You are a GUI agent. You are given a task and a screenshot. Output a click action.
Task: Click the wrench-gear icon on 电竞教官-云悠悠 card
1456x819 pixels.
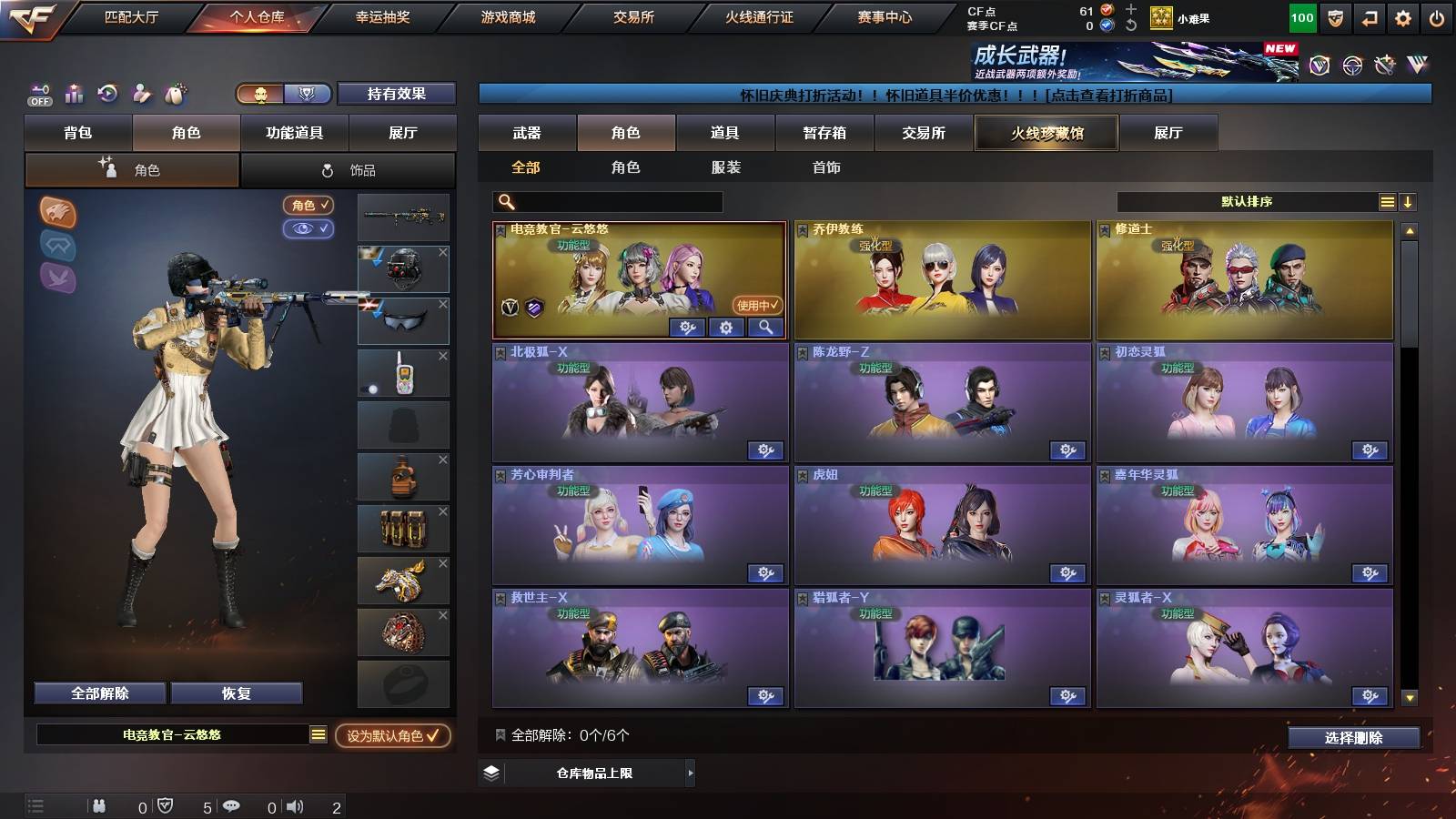pyautogui.click(x=685, y=328)
